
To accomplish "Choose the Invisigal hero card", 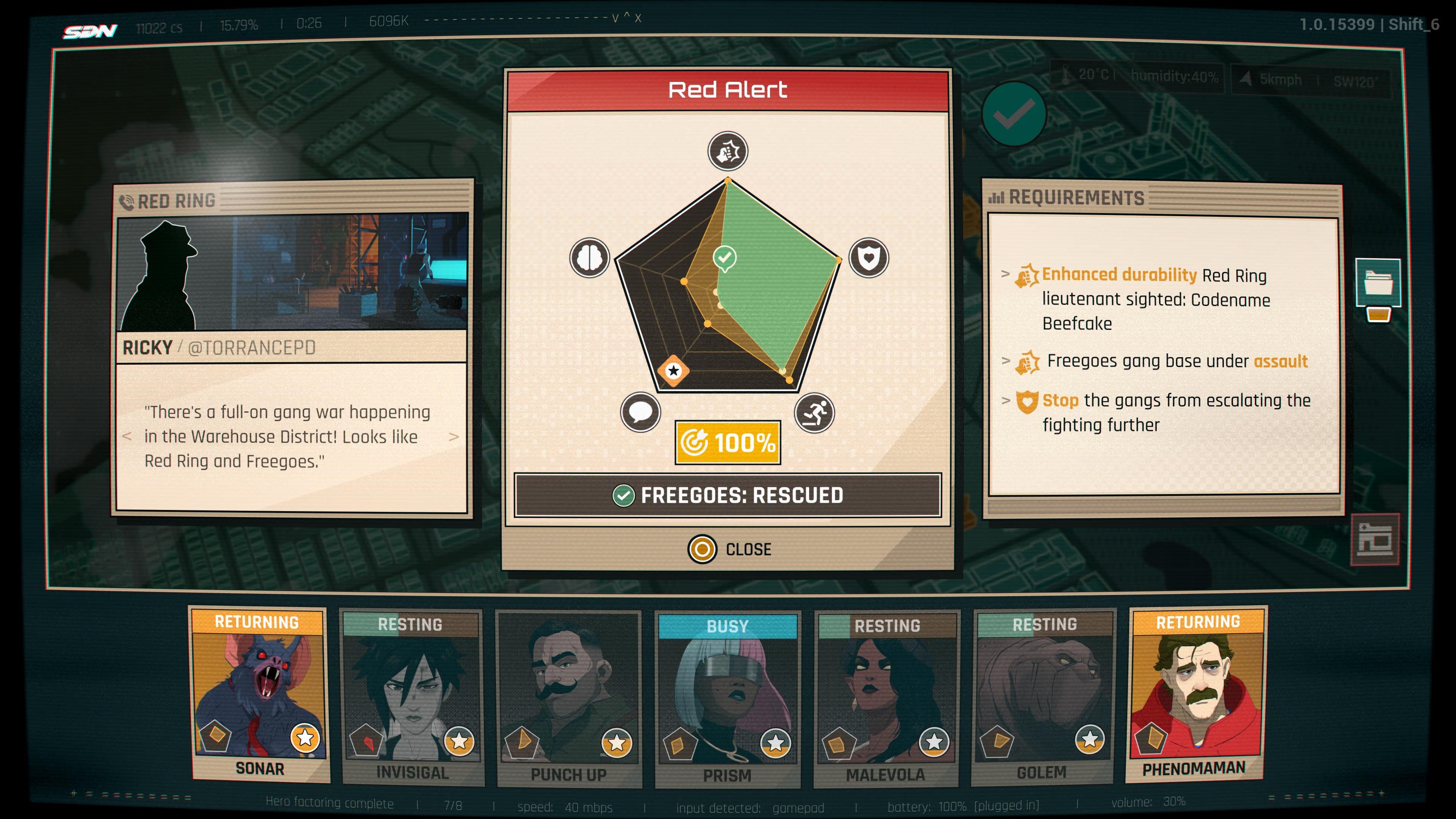I will (411, 698).
